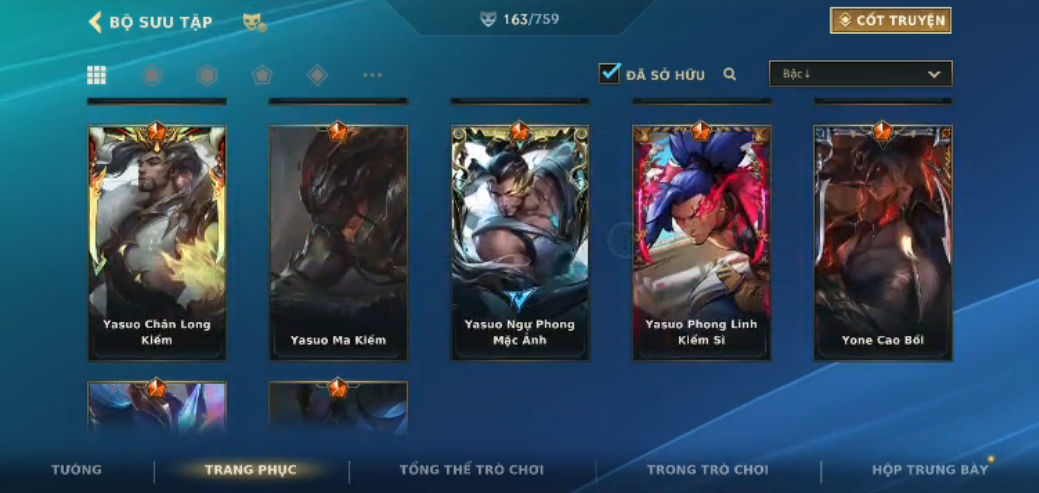Pick the Yasuo Phong Linh Kiếm Sĩ skin
The image size is (1039, 493).
point(701,242)
